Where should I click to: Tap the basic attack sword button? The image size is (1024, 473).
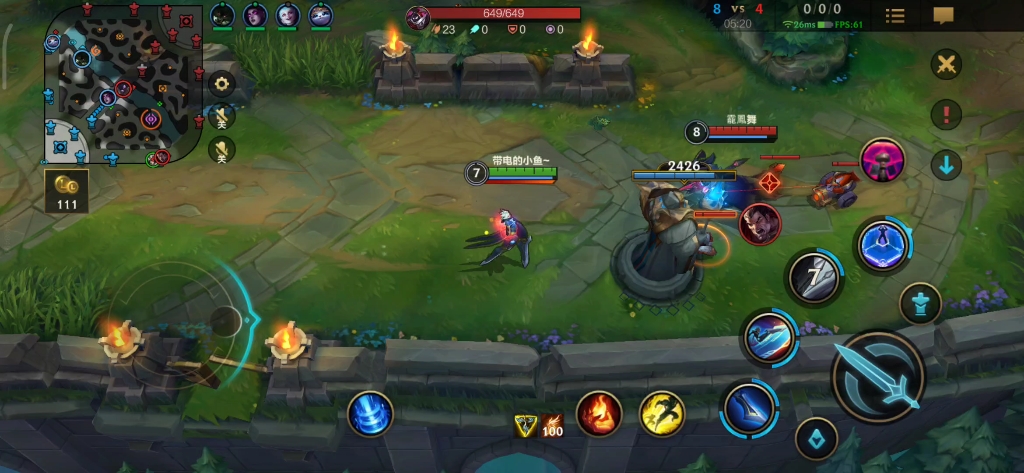click(x=878, y=377)
